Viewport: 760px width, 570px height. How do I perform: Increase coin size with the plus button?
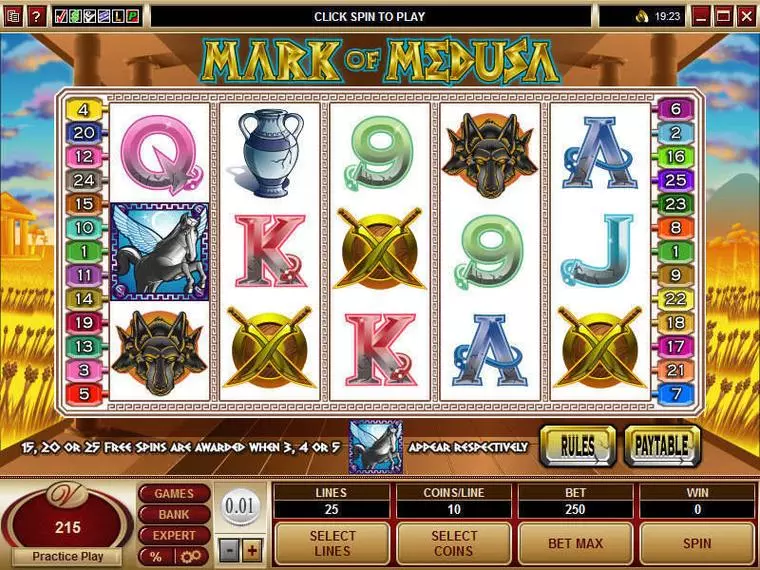coord(252,550)
